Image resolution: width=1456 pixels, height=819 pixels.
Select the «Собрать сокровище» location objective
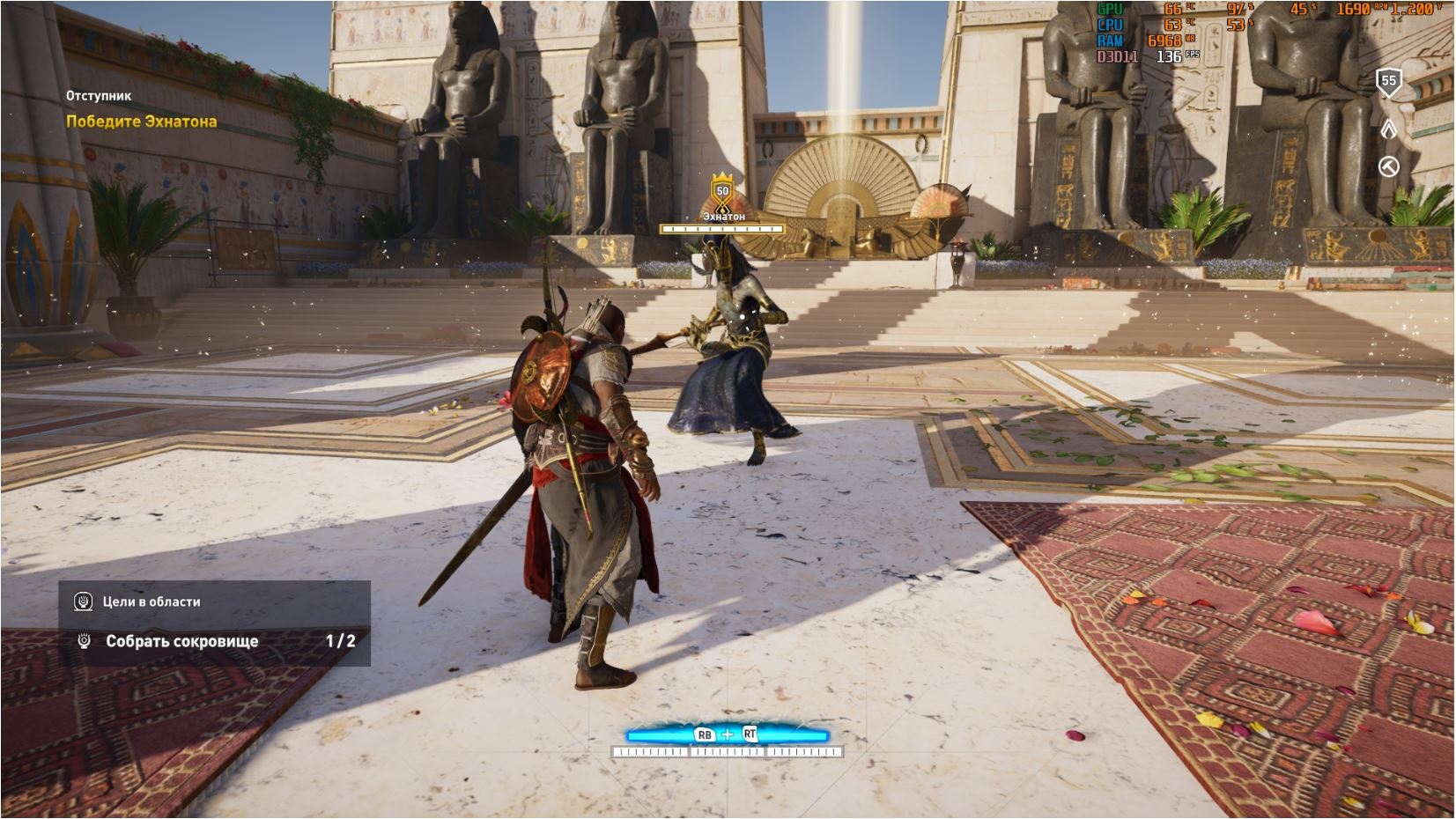click(x=181, y=641)
